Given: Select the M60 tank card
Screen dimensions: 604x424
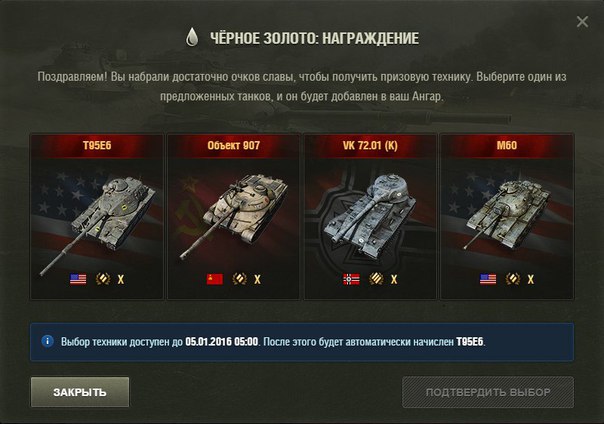Looking at the screenshot, I should click(506, 216).
